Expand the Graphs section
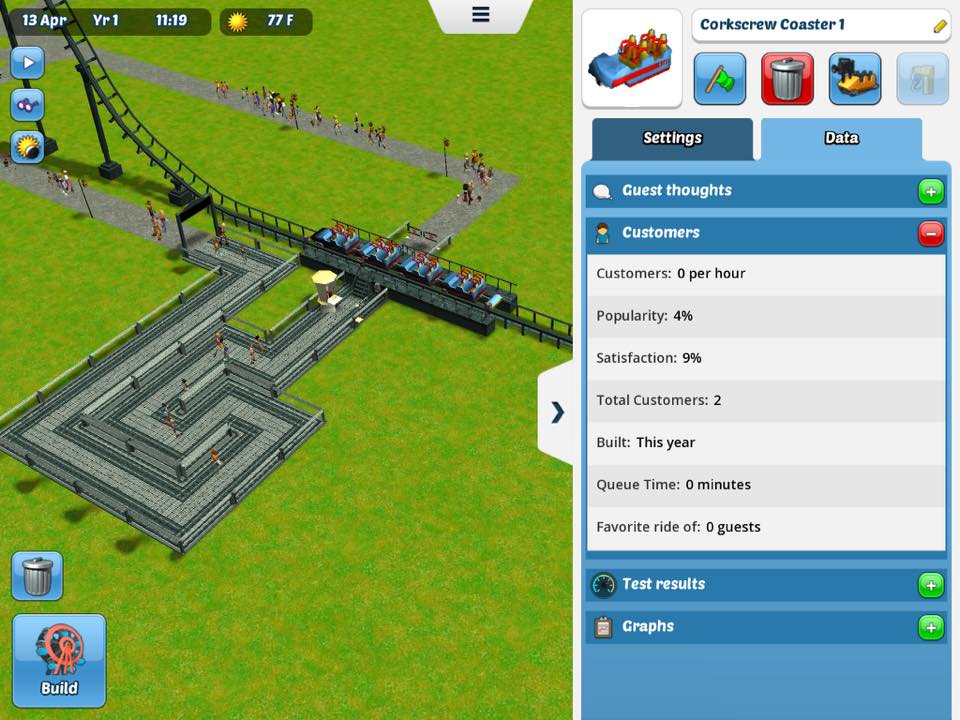The height and width of the screenshot is (720, 960). point(931,627)
